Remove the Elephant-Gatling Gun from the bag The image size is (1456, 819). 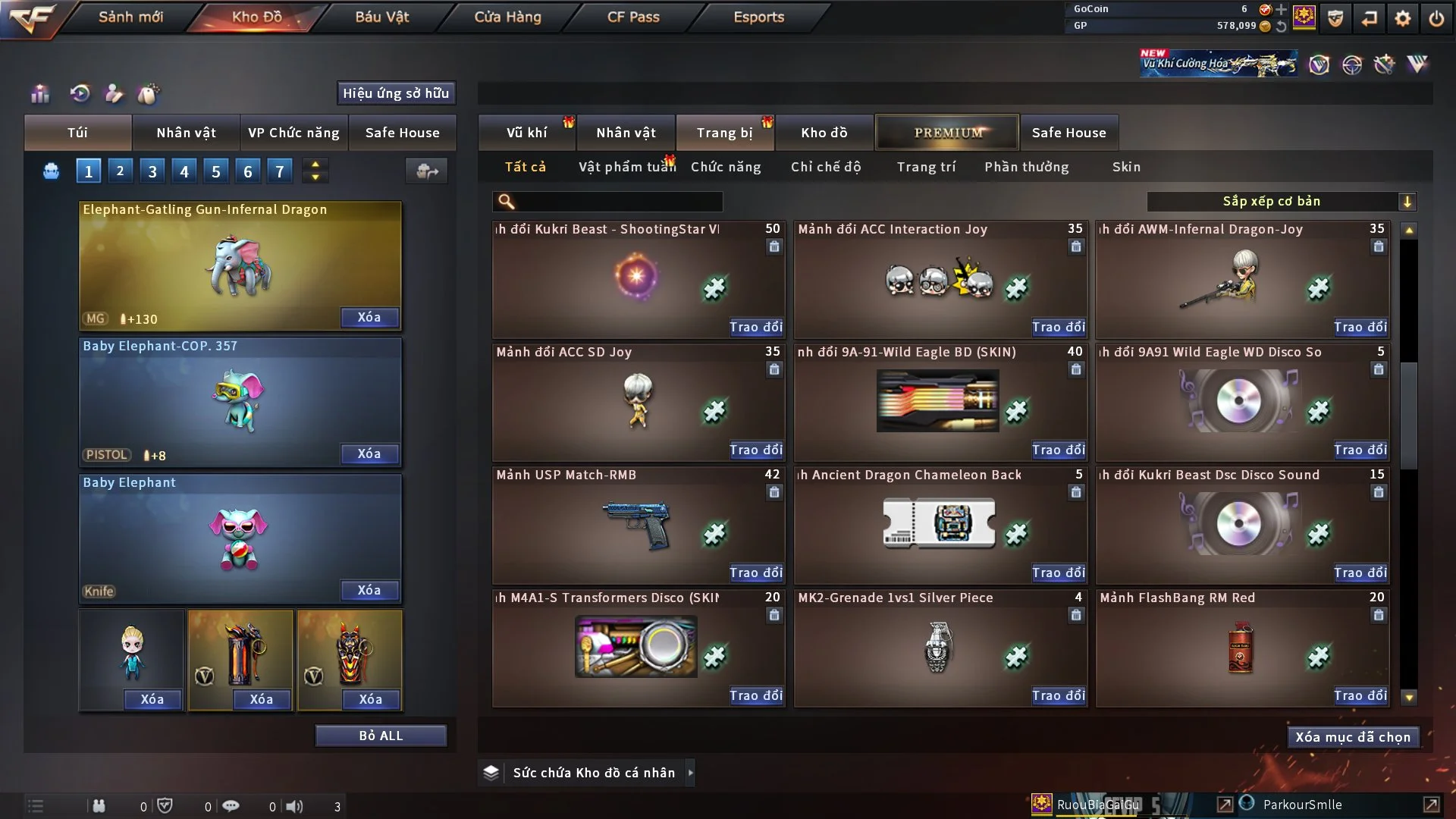(x=369, y=318)
